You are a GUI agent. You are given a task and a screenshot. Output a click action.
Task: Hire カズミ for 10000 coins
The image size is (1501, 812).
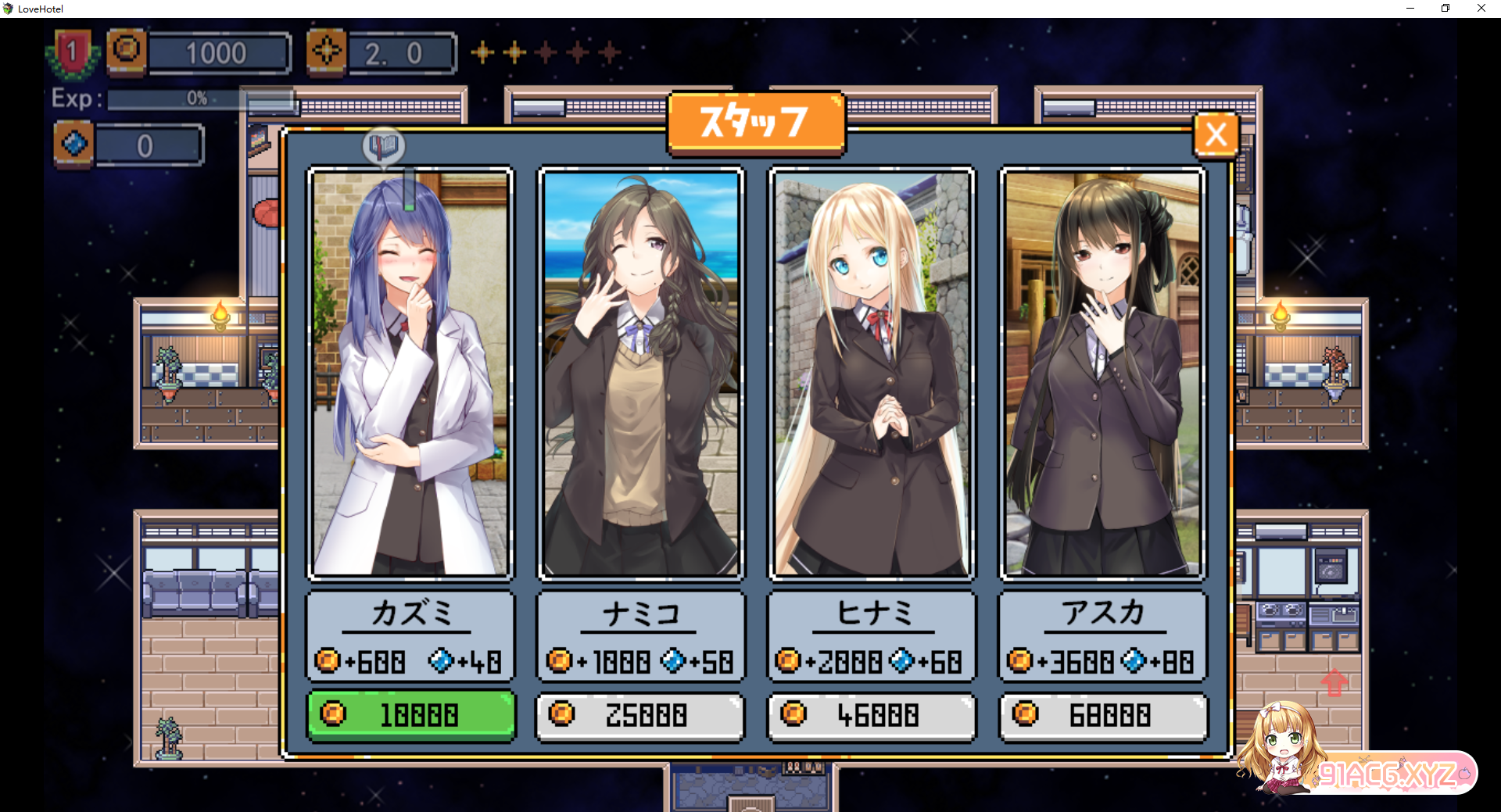click(411, 714)
